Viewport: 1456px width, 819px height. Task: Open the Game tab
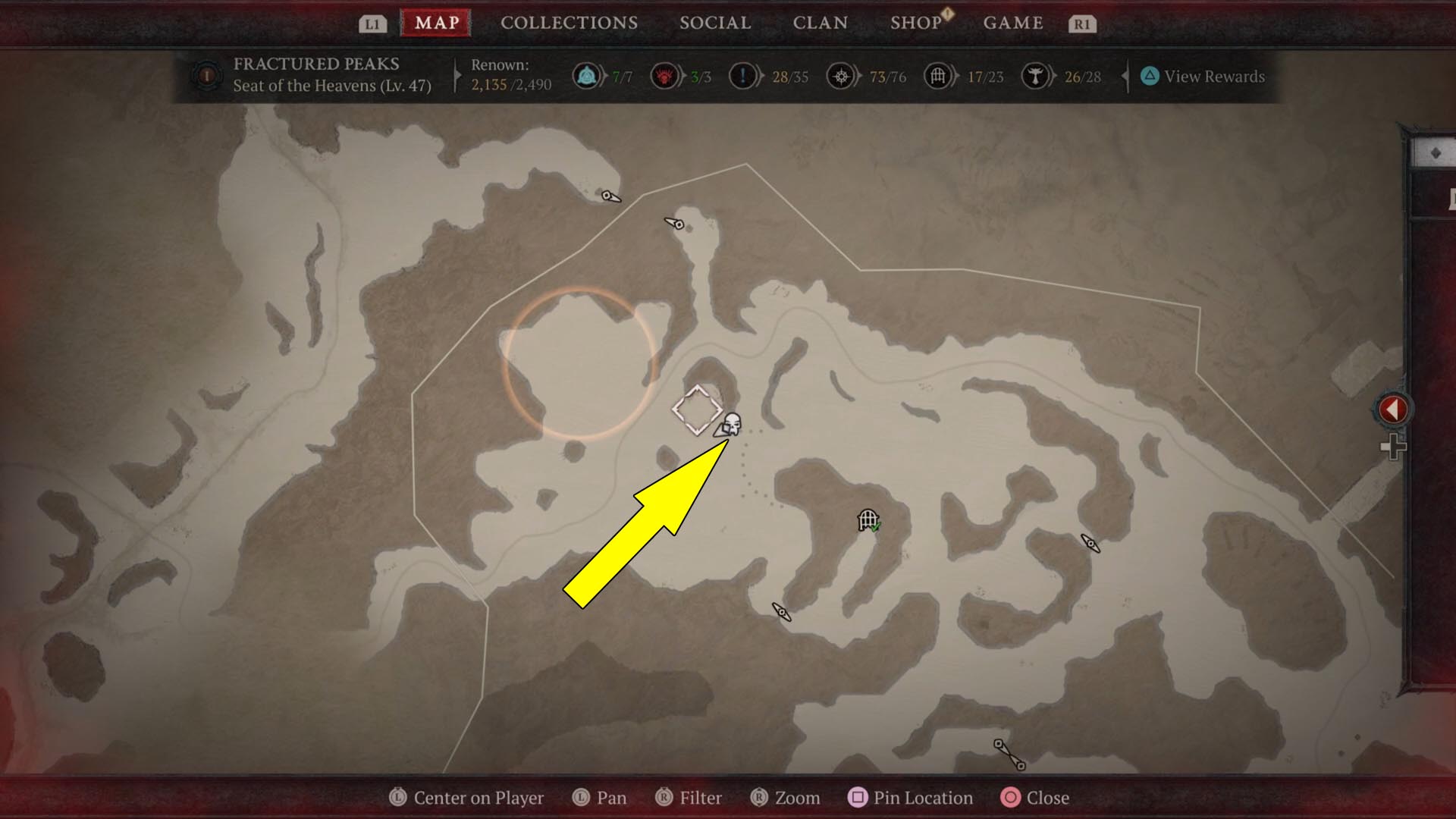coord(1013,23)
